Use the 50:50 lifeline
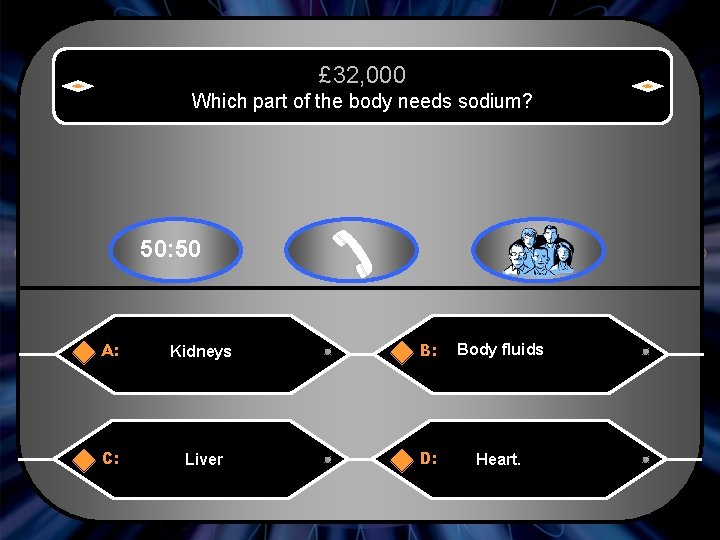Viewport: 720px width, 540px height. pyautogui.click(x=171, y=249)
